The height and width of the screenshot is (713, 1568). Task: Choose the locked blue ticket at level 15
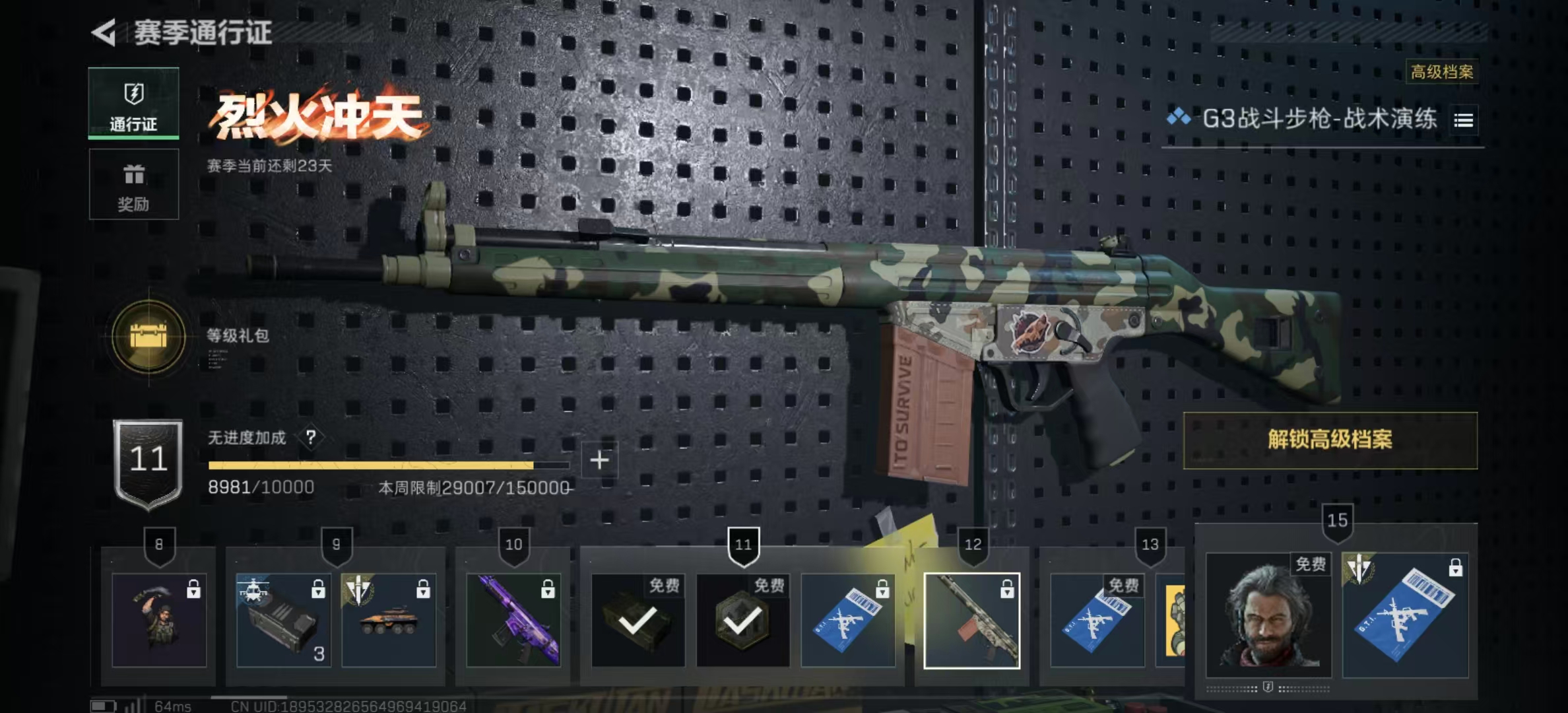coord(1405,615)
